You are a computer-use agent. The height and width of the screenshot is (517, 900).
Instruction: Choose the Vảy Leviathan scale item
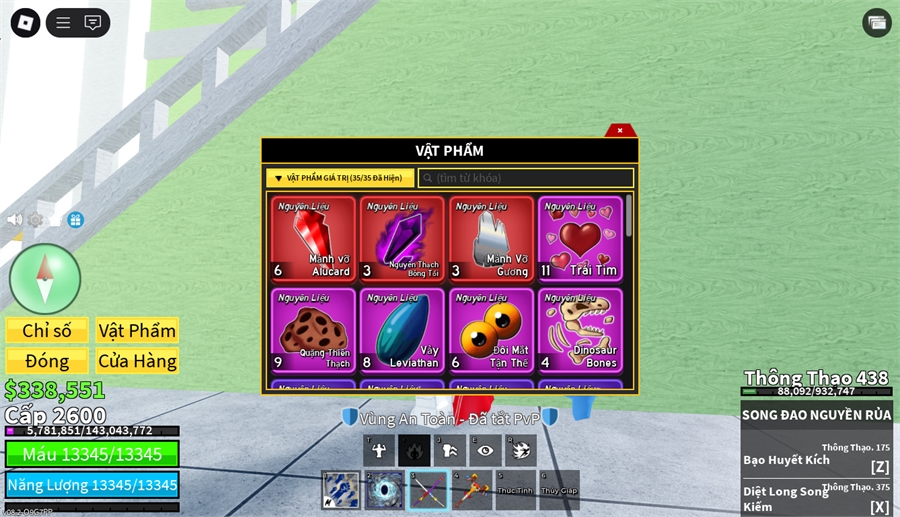point(401,329)
